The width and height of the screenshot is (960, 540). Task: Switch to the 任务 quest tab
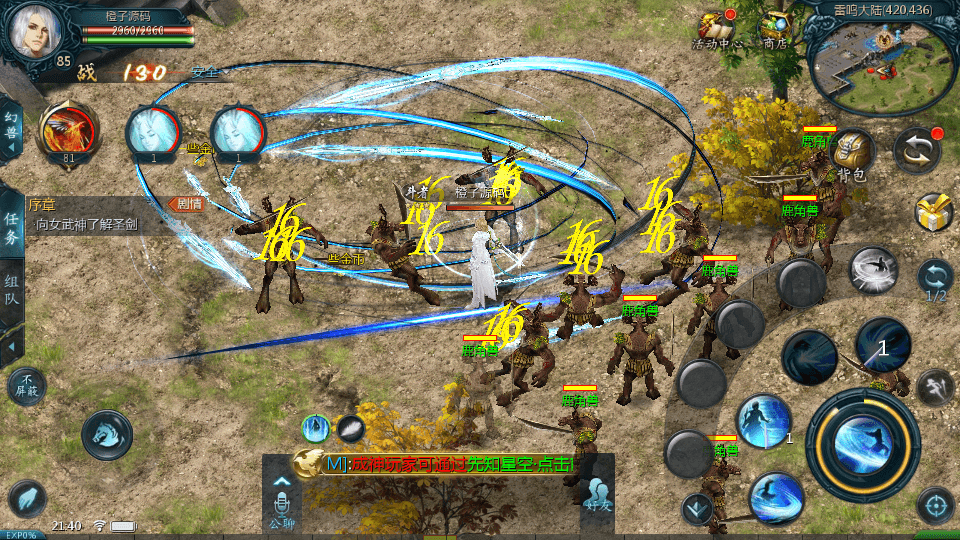coord(12,227)
